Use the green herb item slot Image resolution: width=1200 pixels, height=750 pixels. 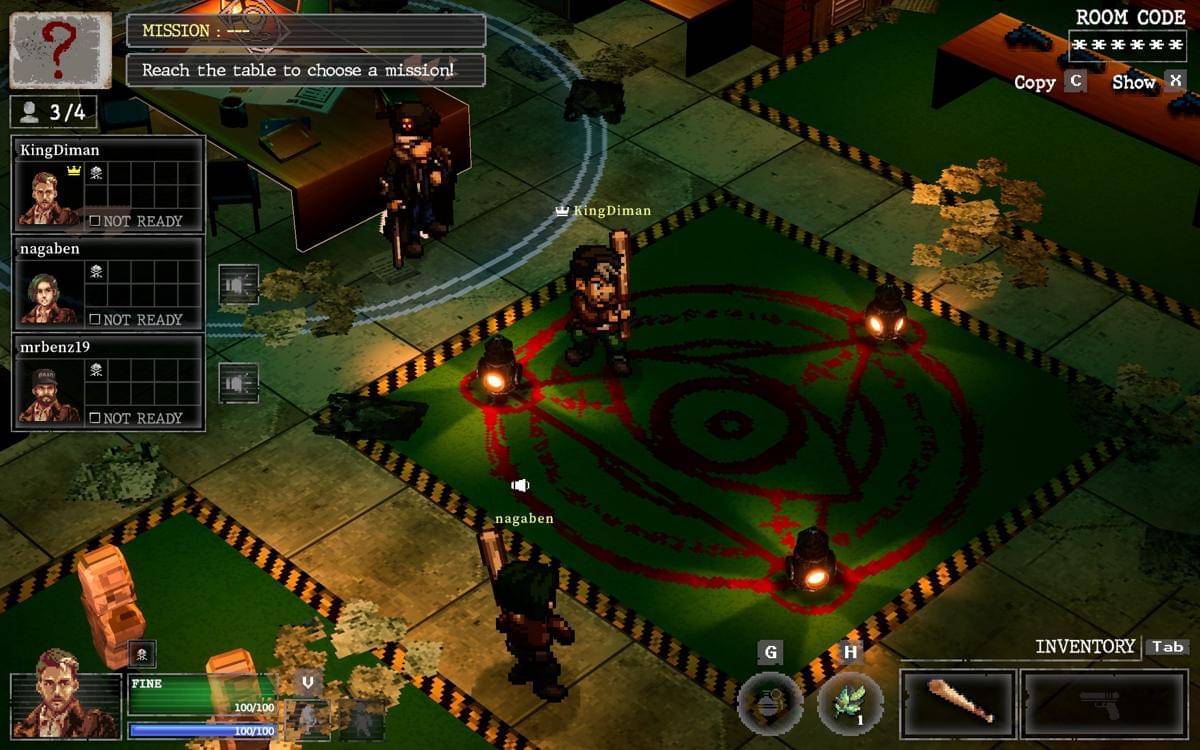850,703
